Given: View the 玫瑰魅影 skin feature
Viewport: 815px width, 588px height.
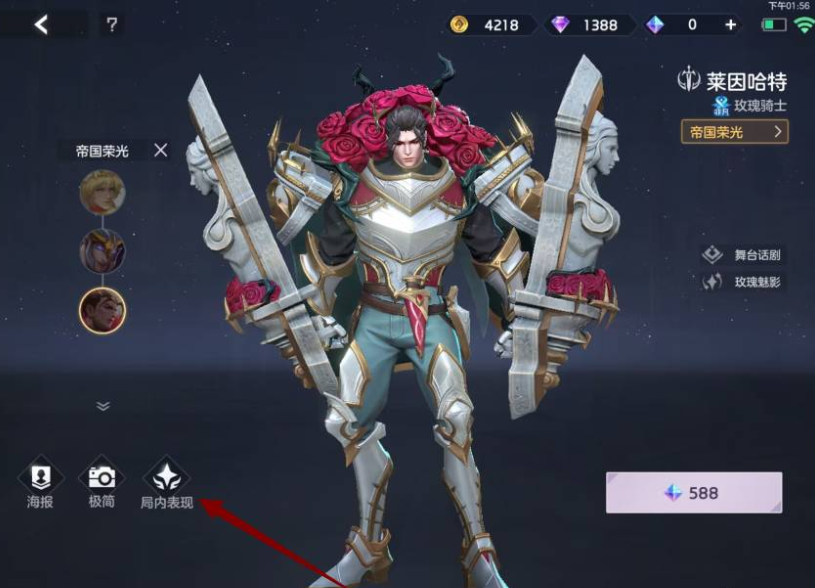Looking at the screenshot, I should pos(745,282).
